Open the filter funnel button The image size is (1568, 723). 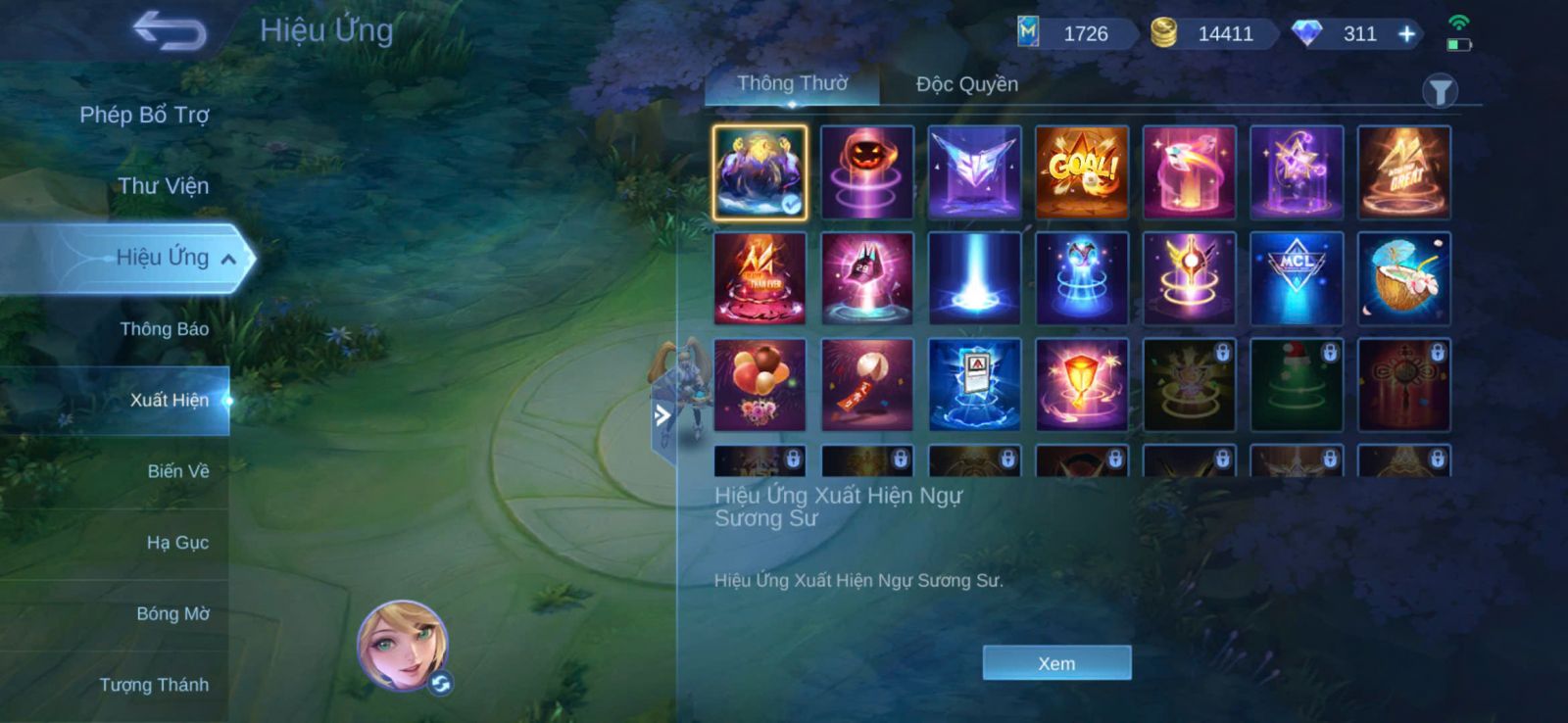pos(1440,92)
